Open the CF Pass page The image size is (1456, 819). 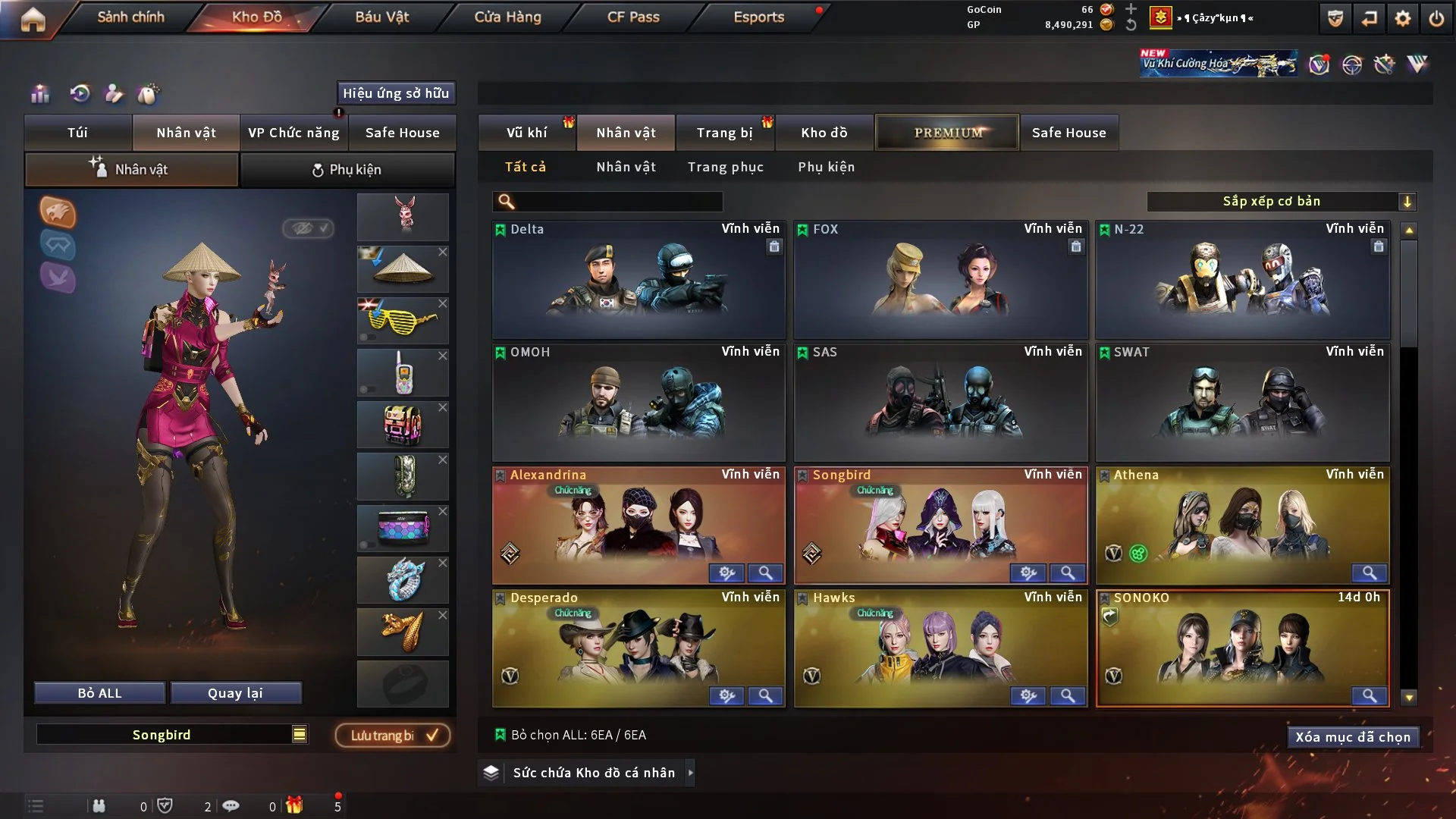[633, 17]
